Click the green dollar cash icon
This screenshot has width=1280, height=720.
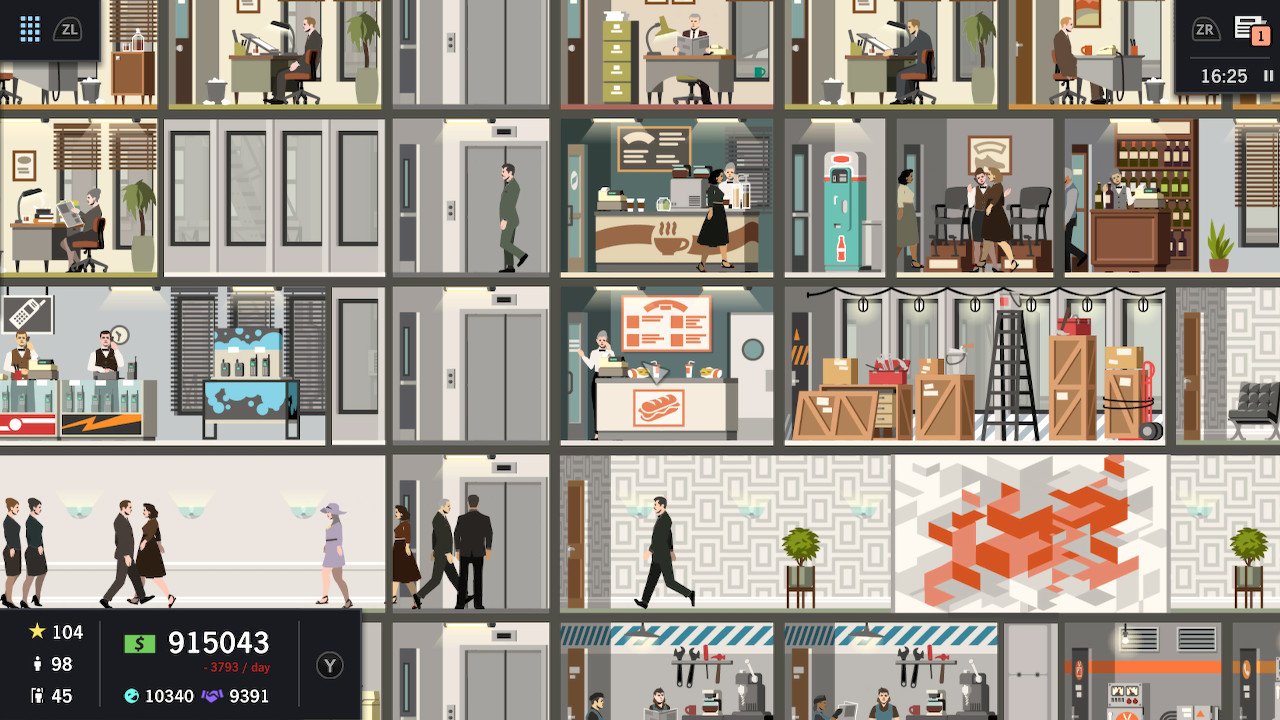[x=139, y=643]
